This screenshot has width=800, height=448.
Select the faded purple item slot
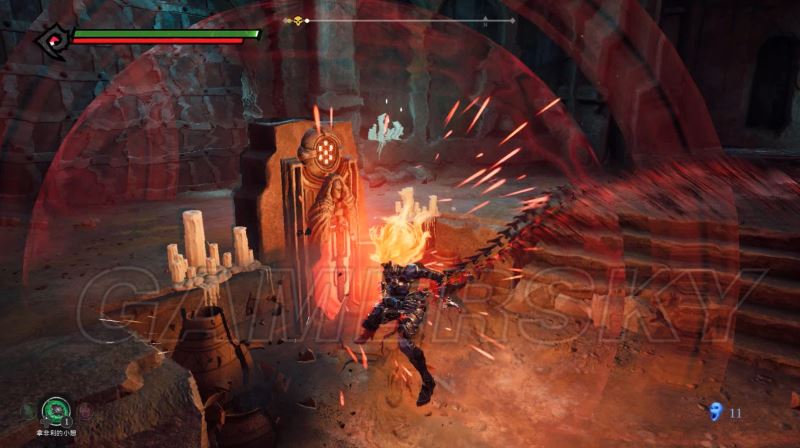(x=84, y=409)
